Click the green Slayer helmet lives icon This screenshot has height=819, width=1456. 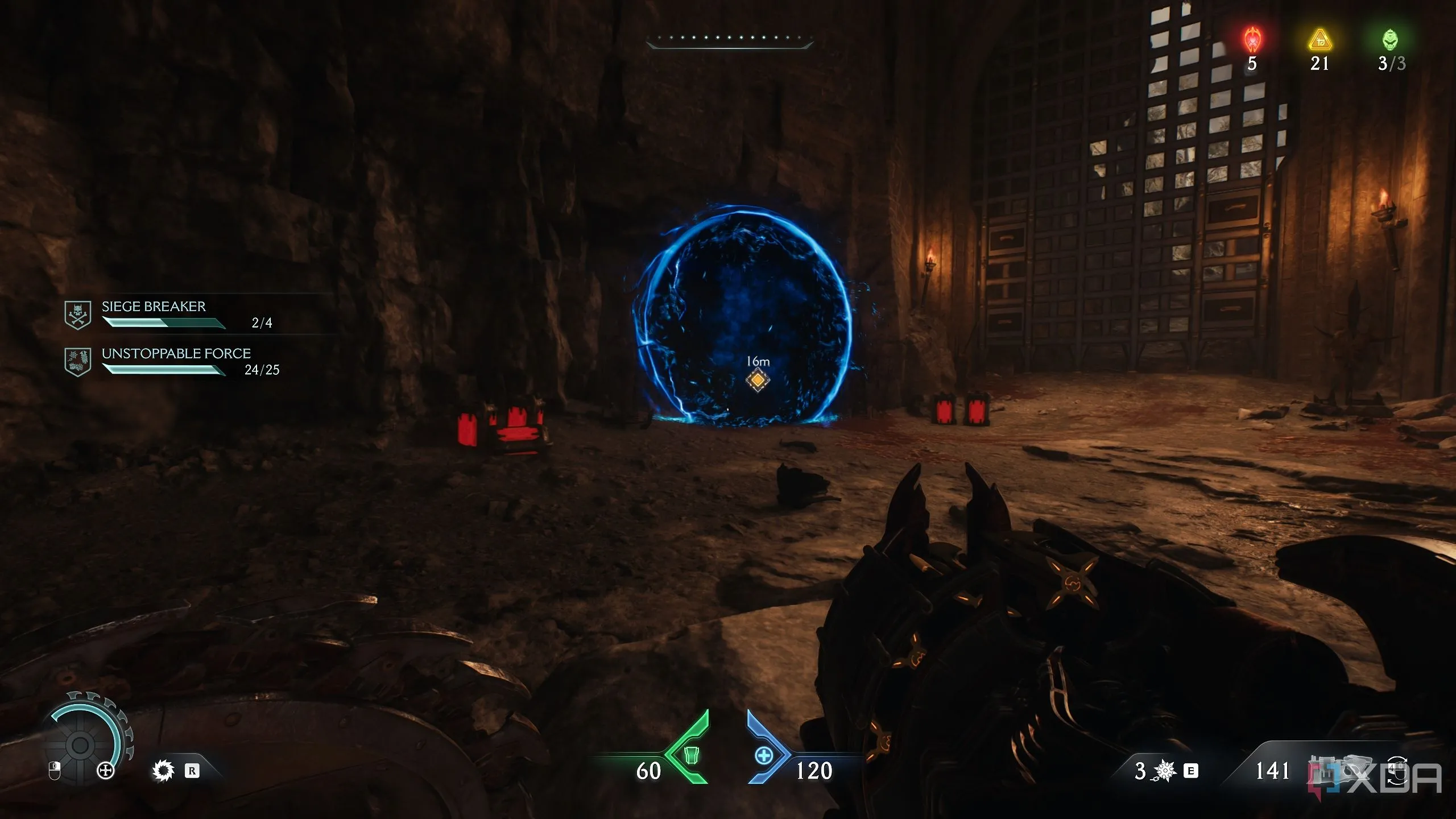pyautogui.click(x=1390, y=40)
